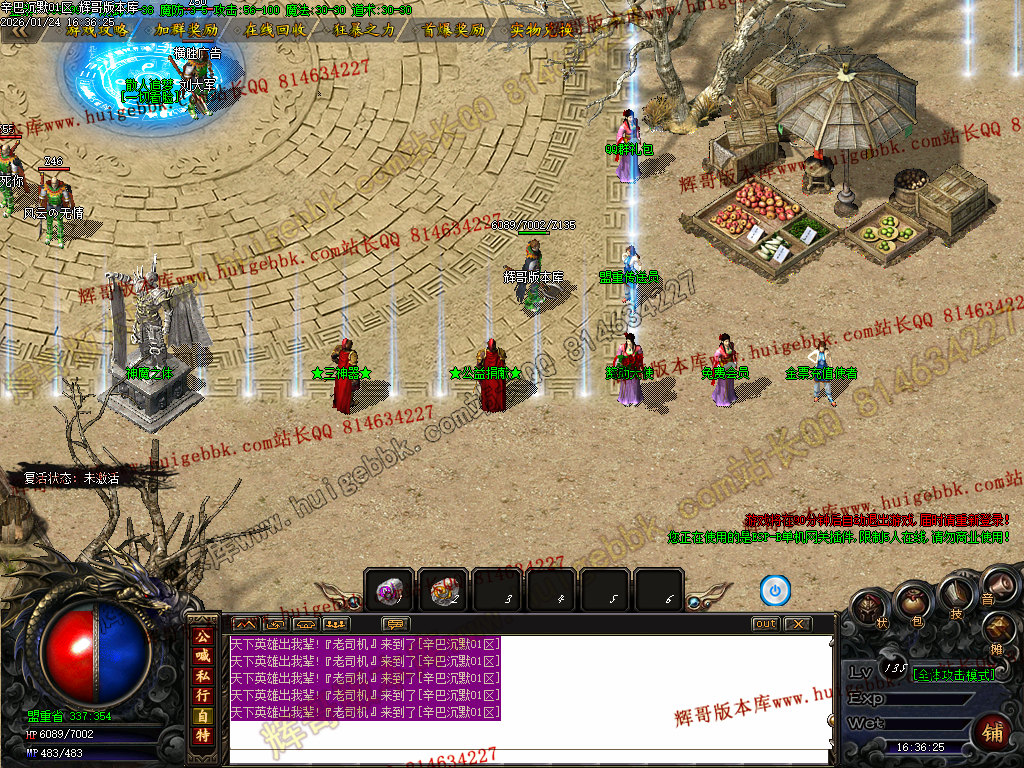Use the item in hotbar slot 2
Viewport: 1024px width, 768px height.
pos(443,590)
